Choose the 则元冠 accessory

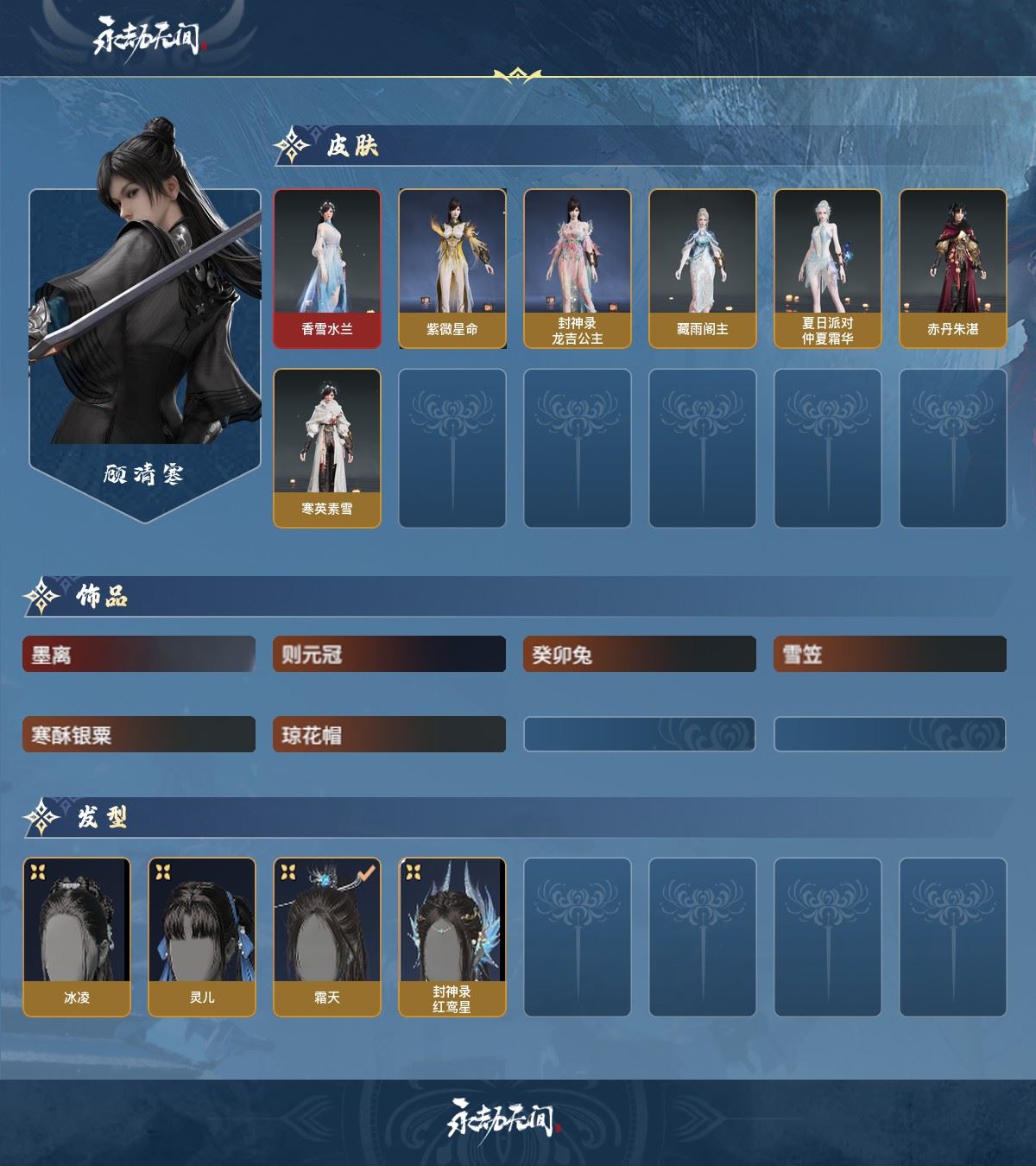pyautogui.click(x=389, y=655)
